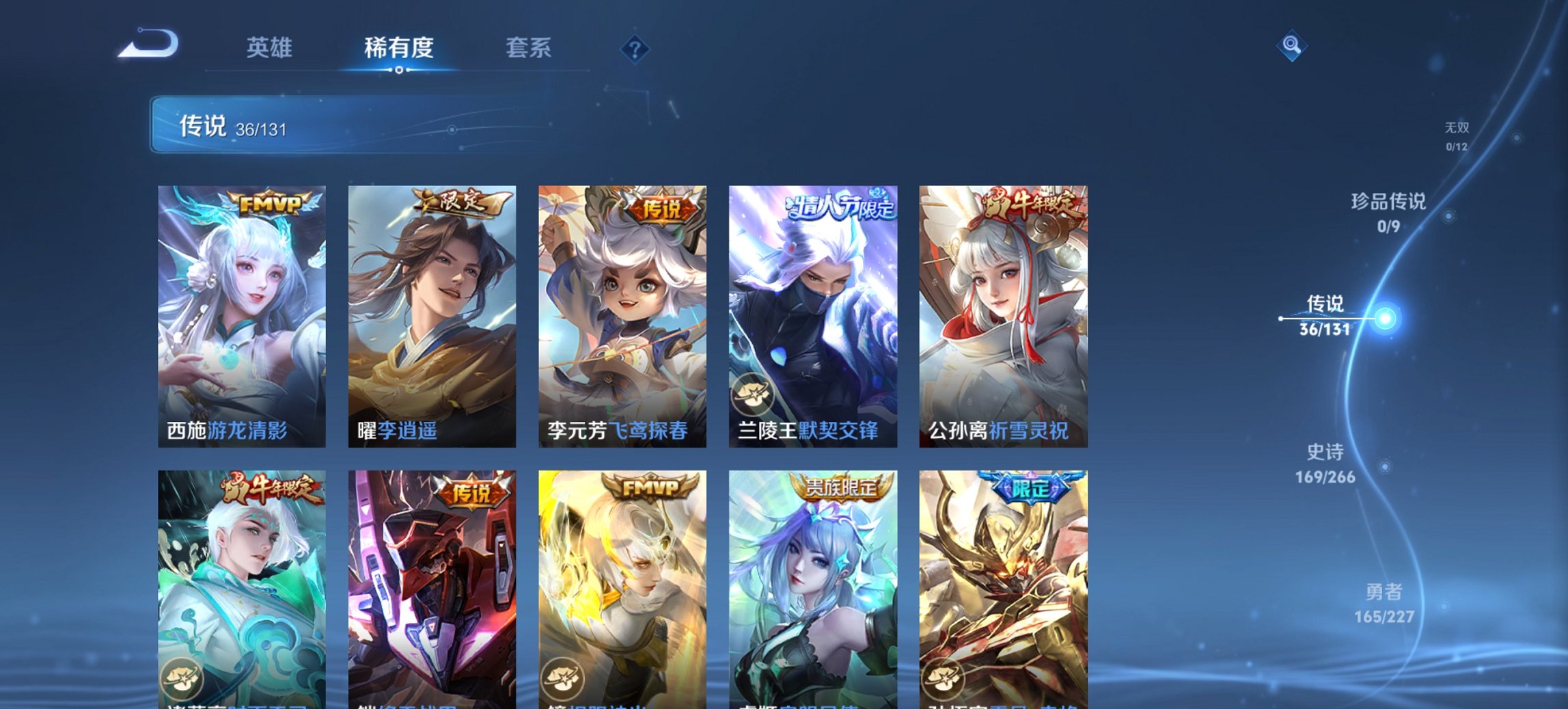Image resolution: width=1568 pixels, height=709 pixels.
Task: Click the question mark help icon
Action: tap(635, 48)
